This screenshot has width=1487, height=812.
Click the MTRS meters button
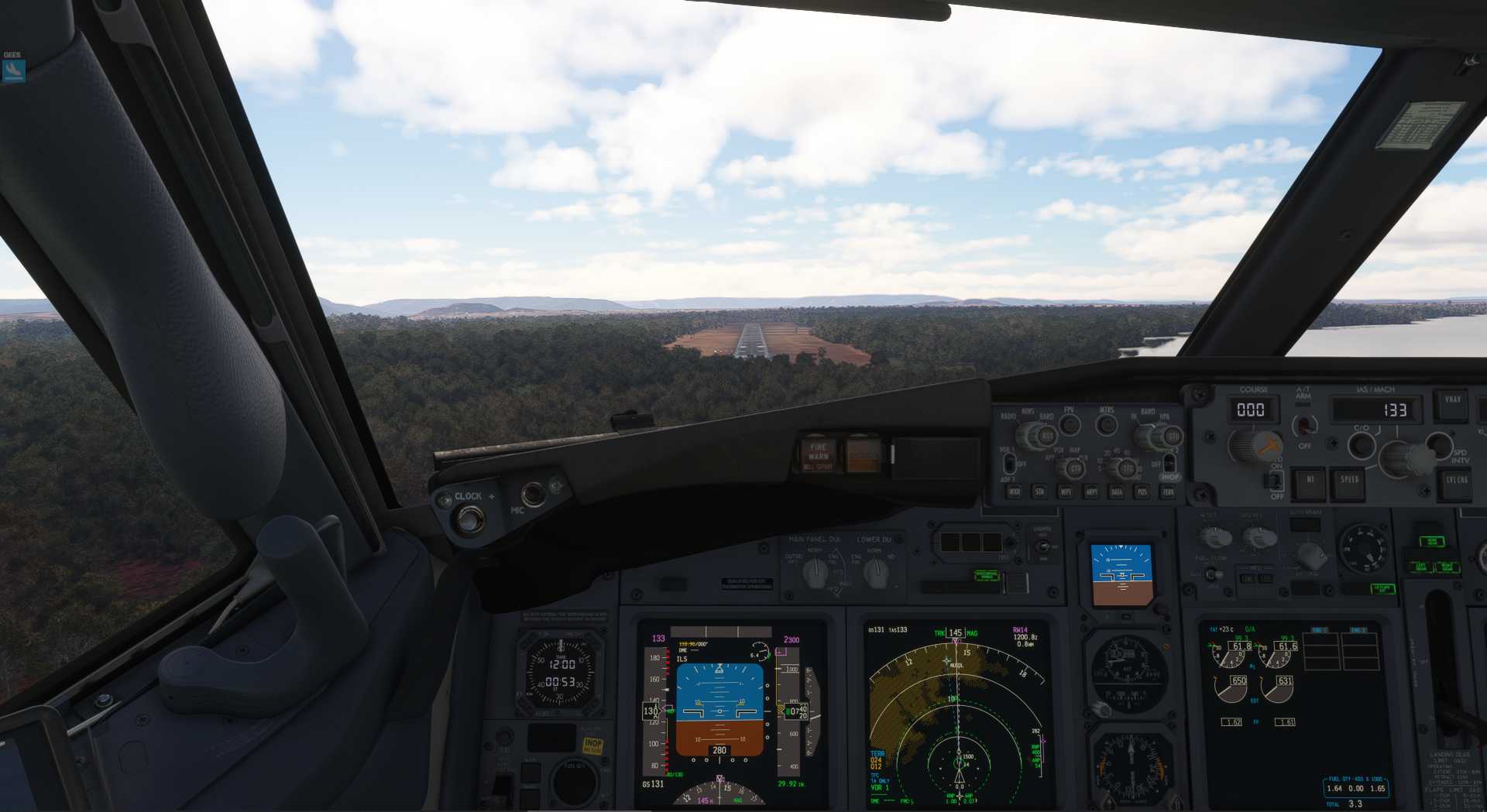tap(1107, 425)
